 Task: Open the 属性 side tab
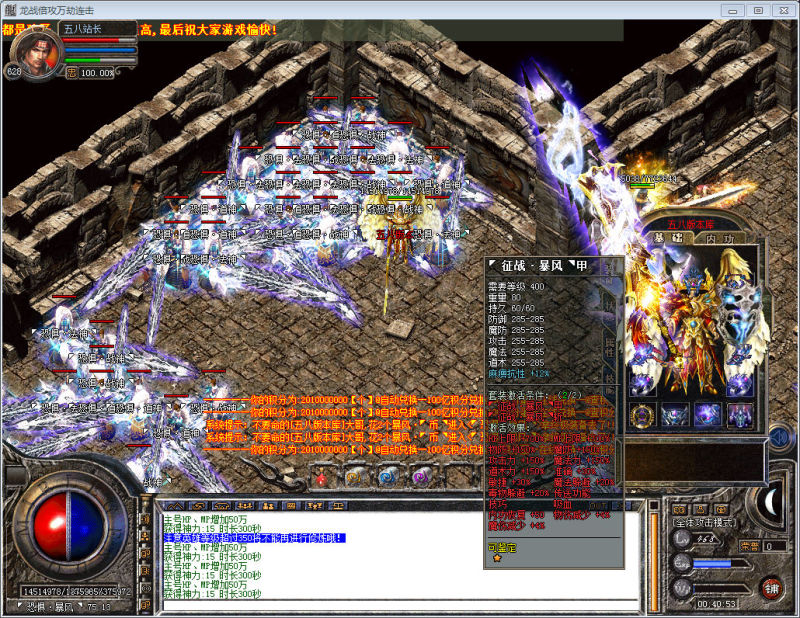(608, 347)
